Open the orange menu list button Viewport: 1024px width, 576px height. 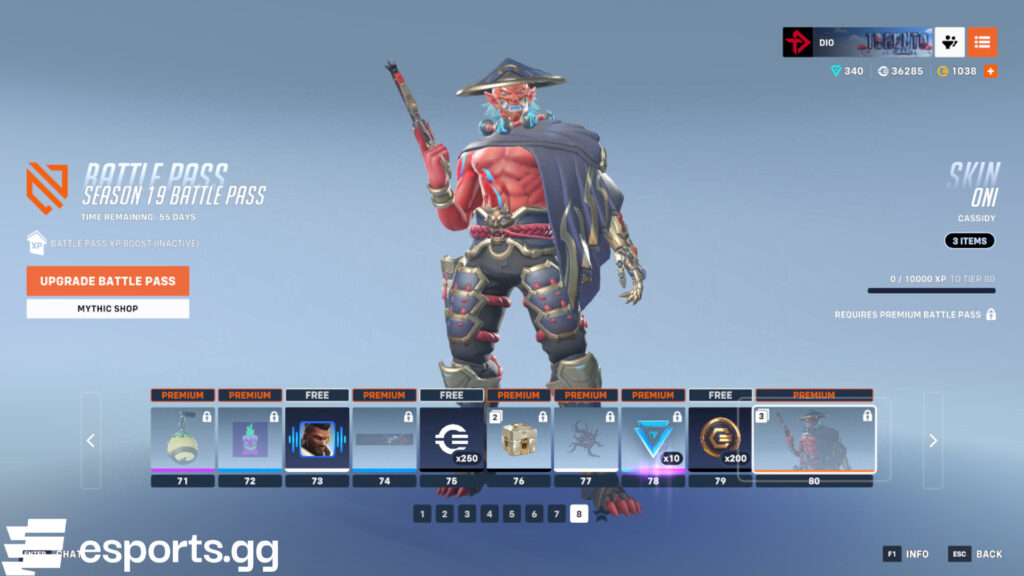(982, 42)
